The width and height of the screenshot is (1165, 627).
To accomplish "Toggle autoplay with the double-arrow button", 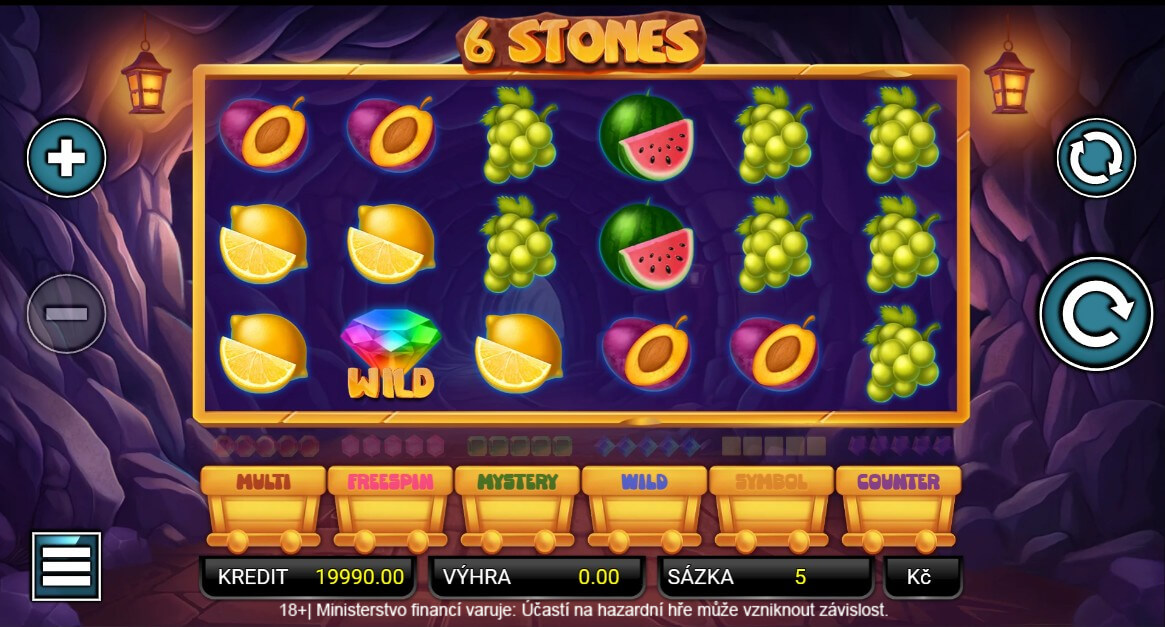I will [x=1096, y=158].
